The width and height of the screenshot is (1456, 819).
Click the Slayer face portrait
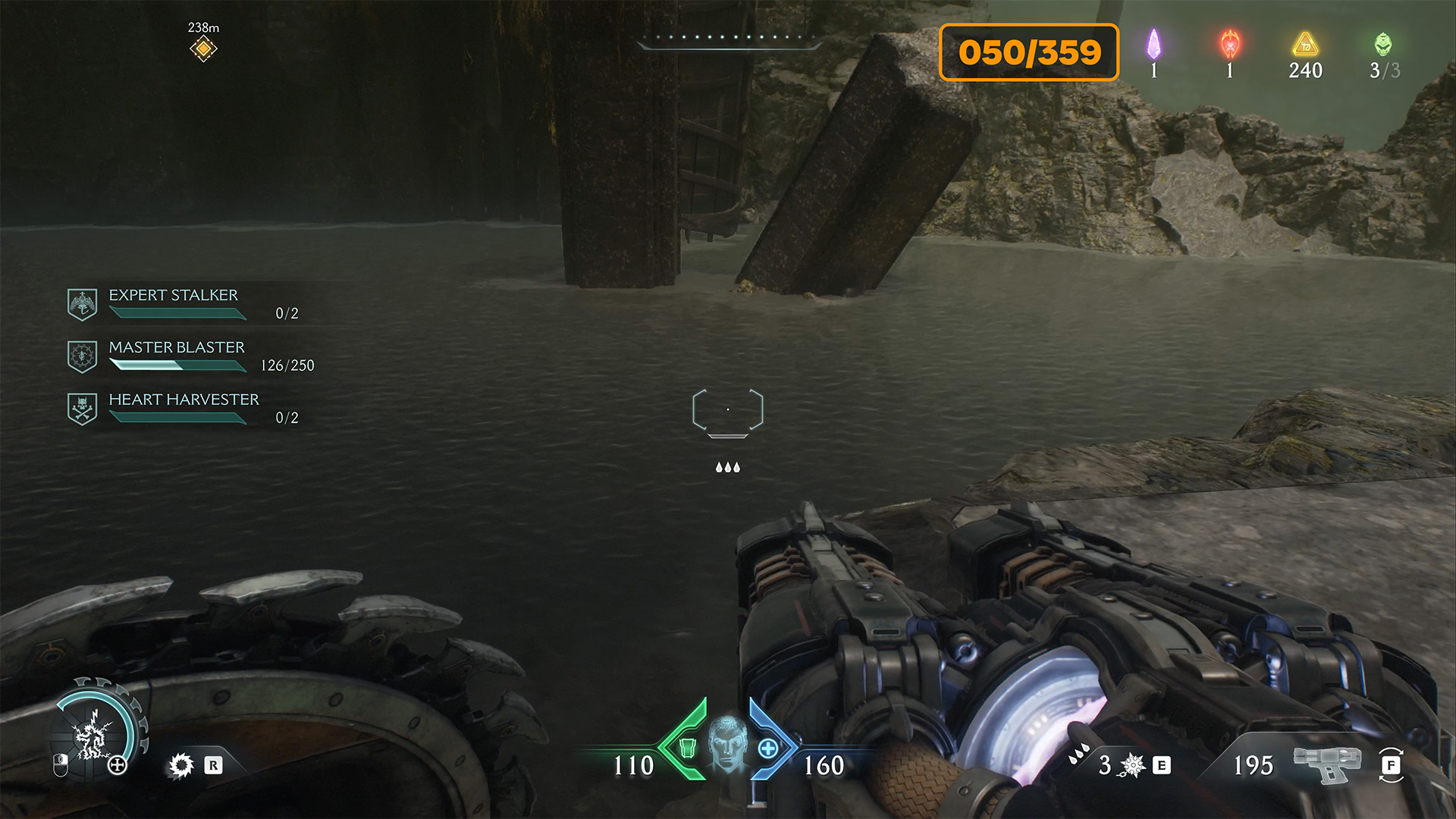pos(727,743)
